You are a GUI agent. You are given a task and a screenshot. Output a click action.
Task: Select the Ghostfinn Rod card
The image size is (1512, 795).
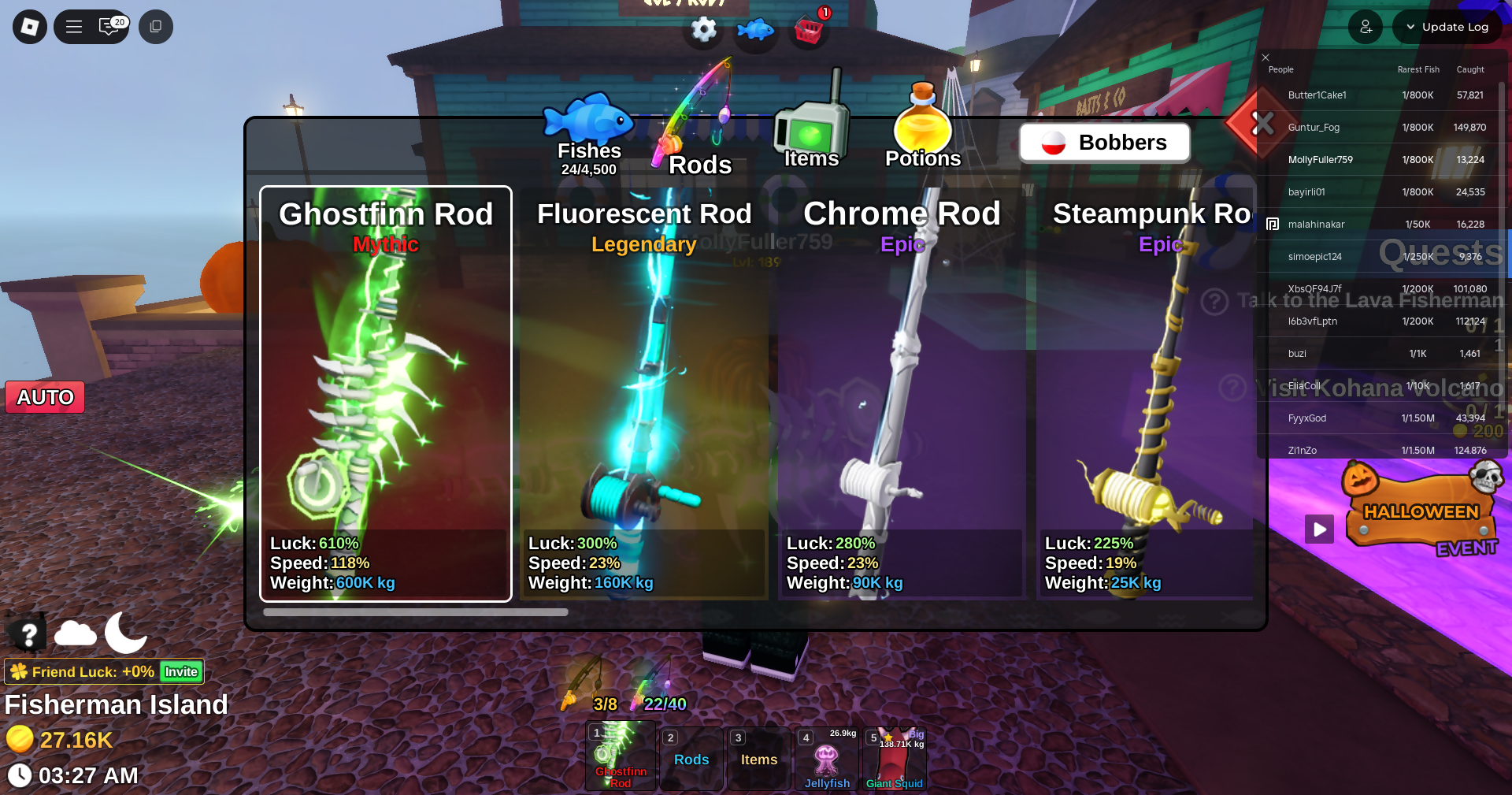(x=386, y=394)
